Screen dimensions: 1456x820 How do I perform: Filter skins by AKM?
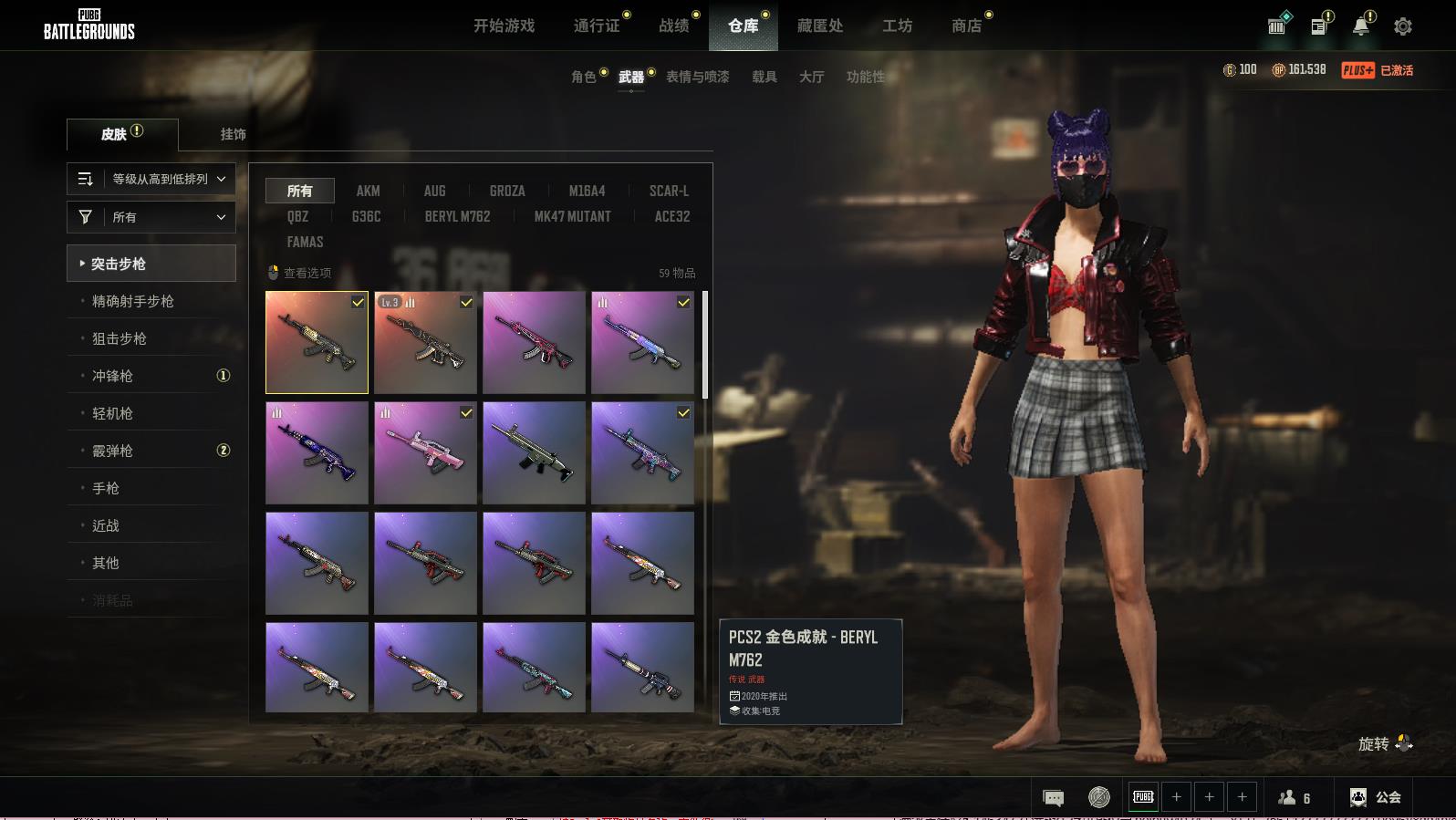(x=368, y=191)
